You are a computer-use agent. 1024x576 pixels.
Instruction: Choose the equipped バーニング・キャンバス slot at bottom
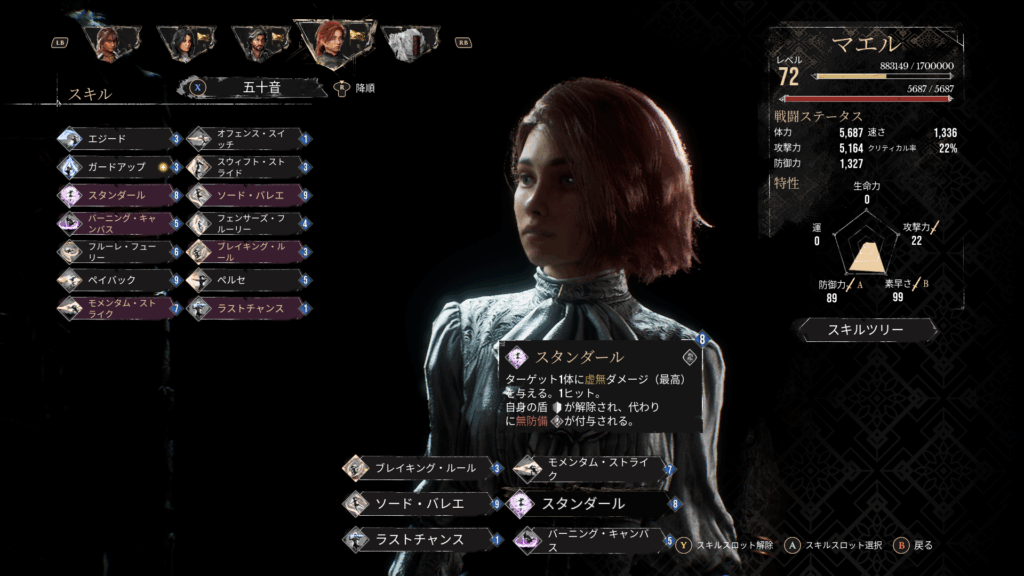point(592,540)
